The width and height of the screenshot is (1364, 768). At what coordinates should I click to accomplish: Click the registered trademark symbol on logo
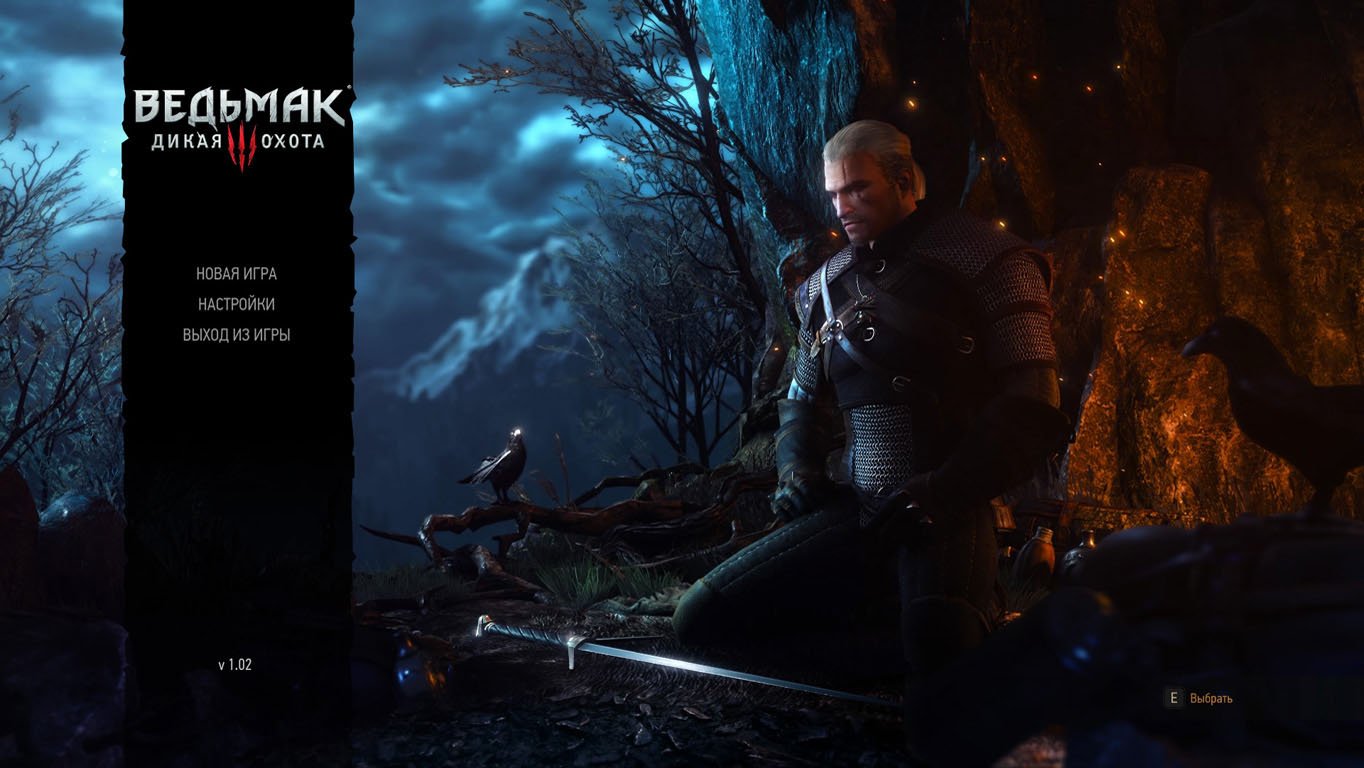[x=349, y=86]
